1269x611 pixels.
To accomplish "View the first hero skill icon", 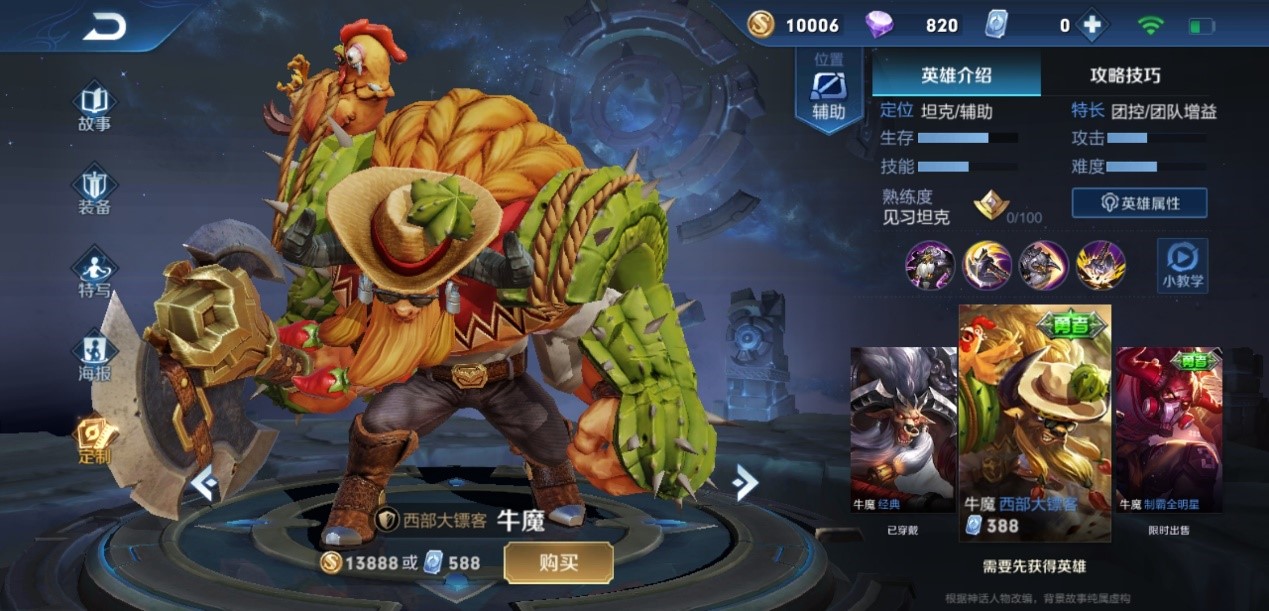I will pos(929,265).
